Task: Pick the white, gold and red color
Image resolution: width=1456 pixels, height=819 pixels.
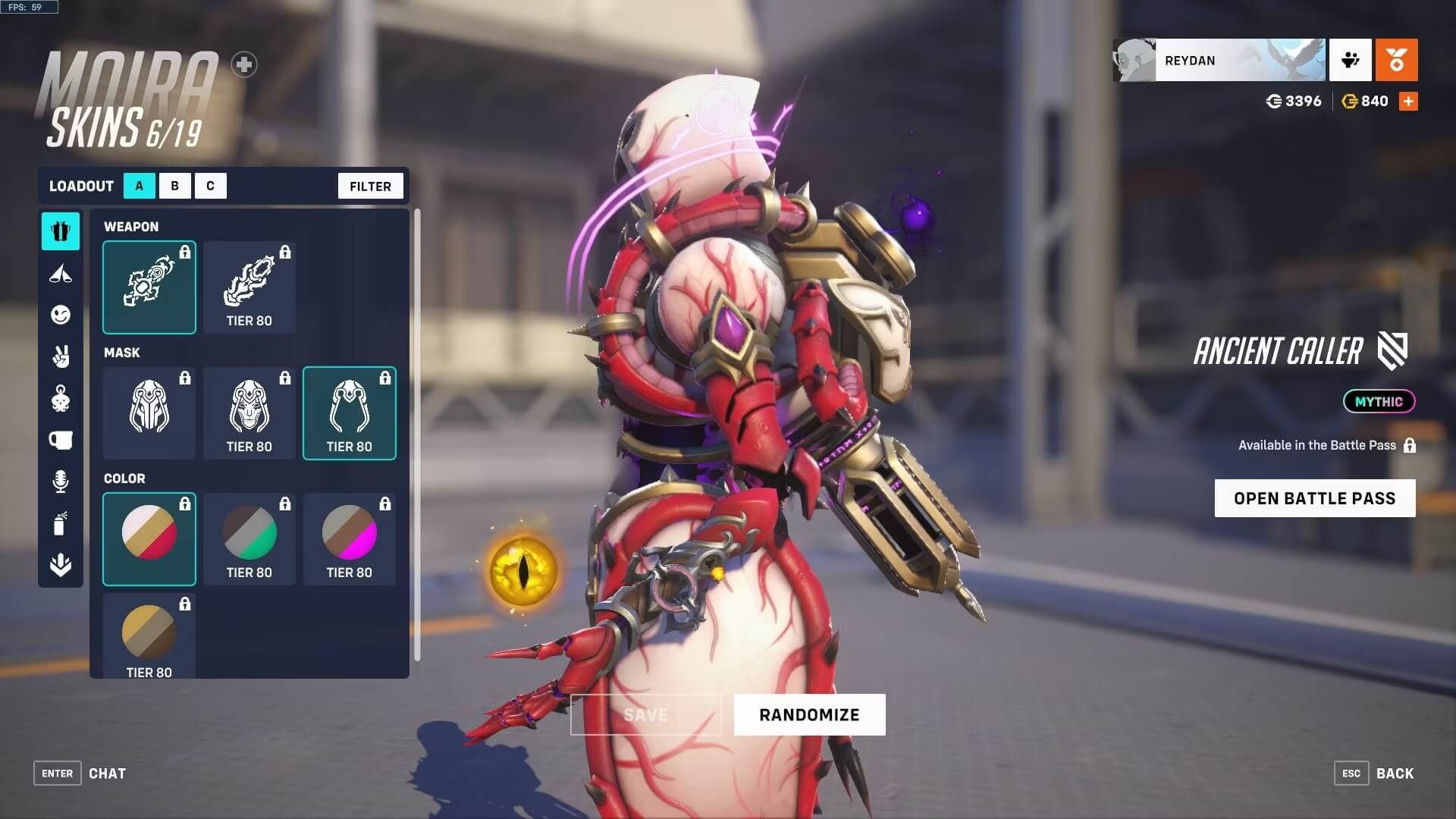Action: coord(149,539)
